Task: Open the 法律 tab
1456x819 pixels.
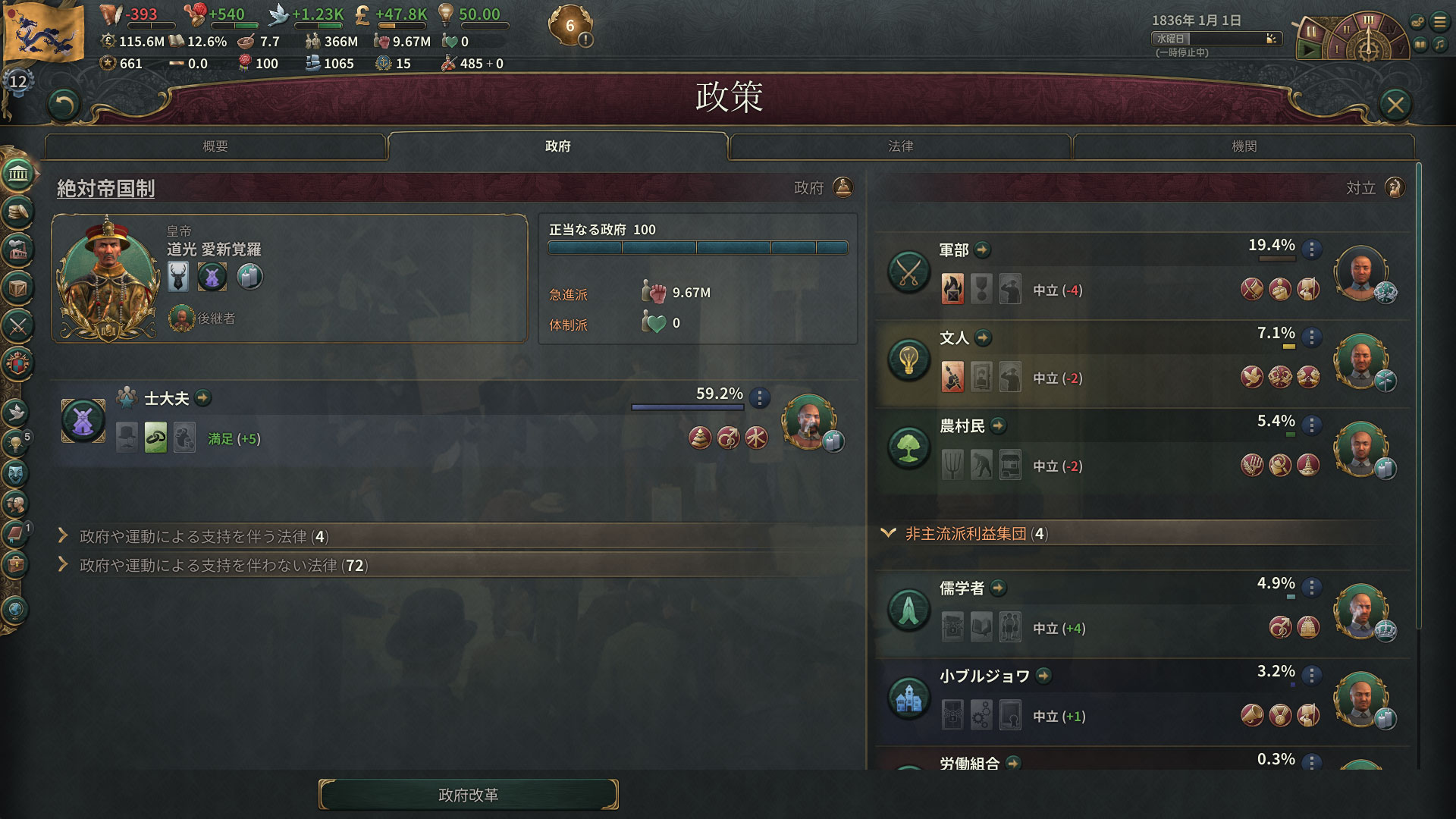Action: (x=900, y=146)
